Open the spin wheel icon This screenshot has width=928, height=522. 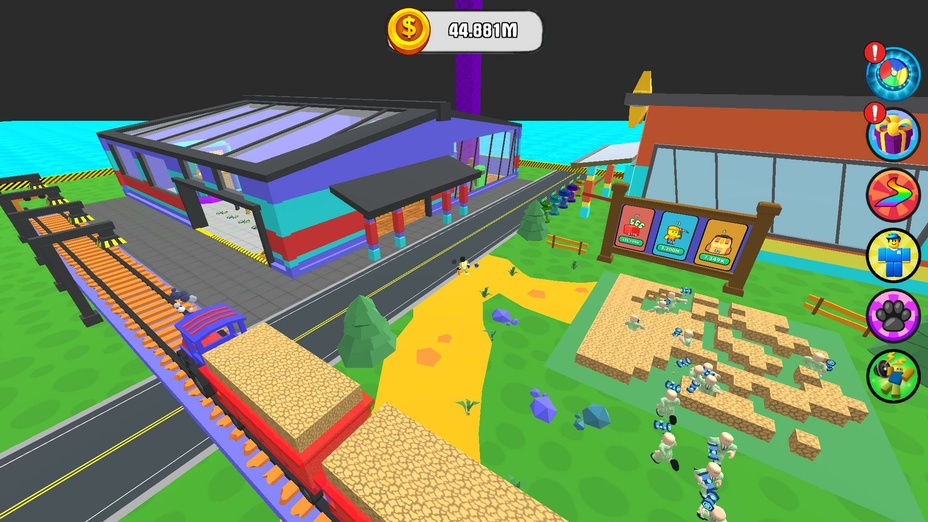click(x=892, y=74)
